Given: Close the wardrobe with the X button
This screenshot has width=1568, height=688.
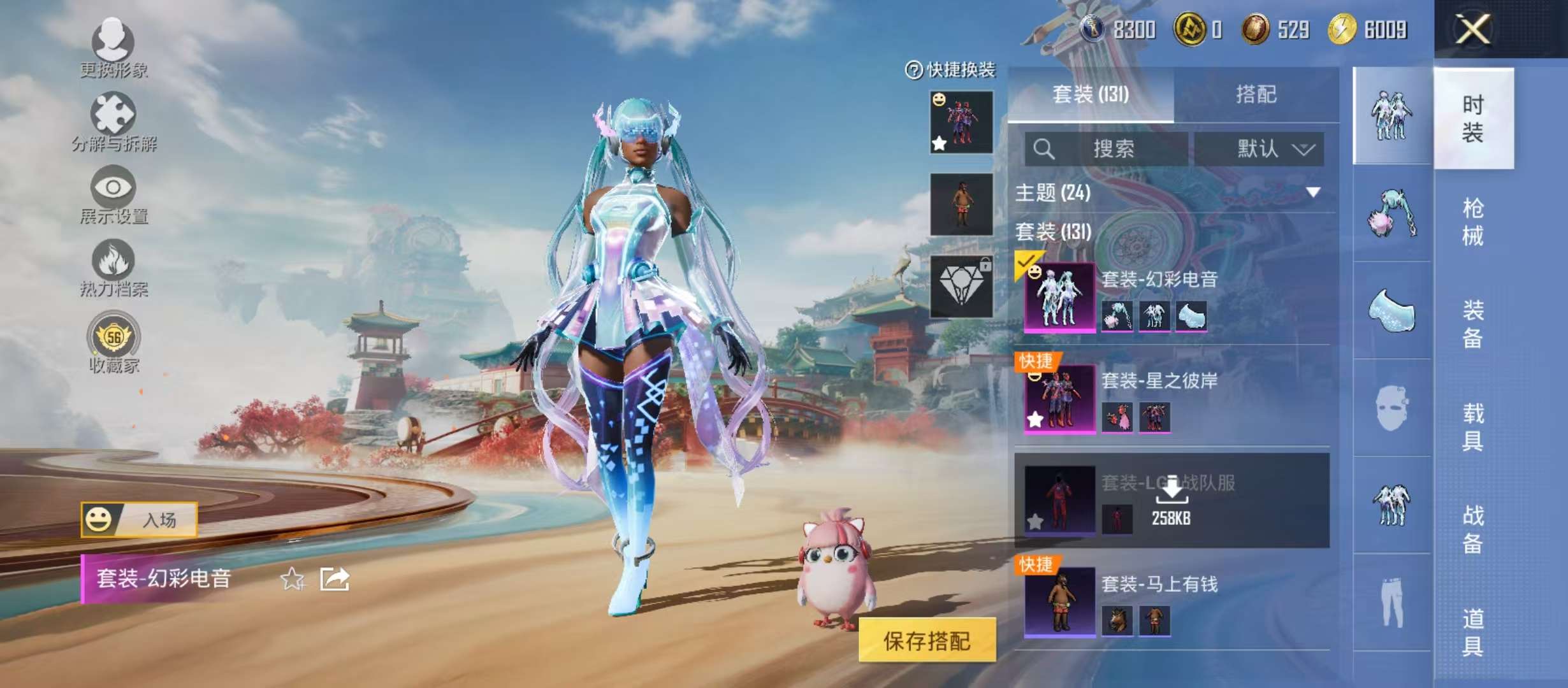Looking at the screenshot, I should tap(1472, 29).
